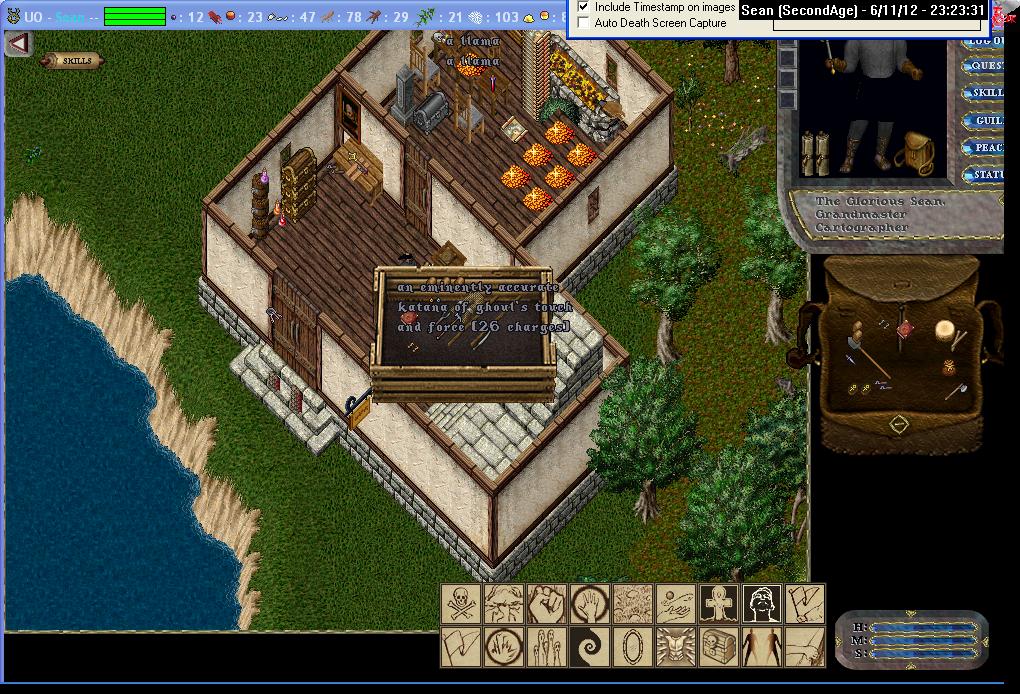Toggle Include Timestamp on images checkbox

coord(584,7)
